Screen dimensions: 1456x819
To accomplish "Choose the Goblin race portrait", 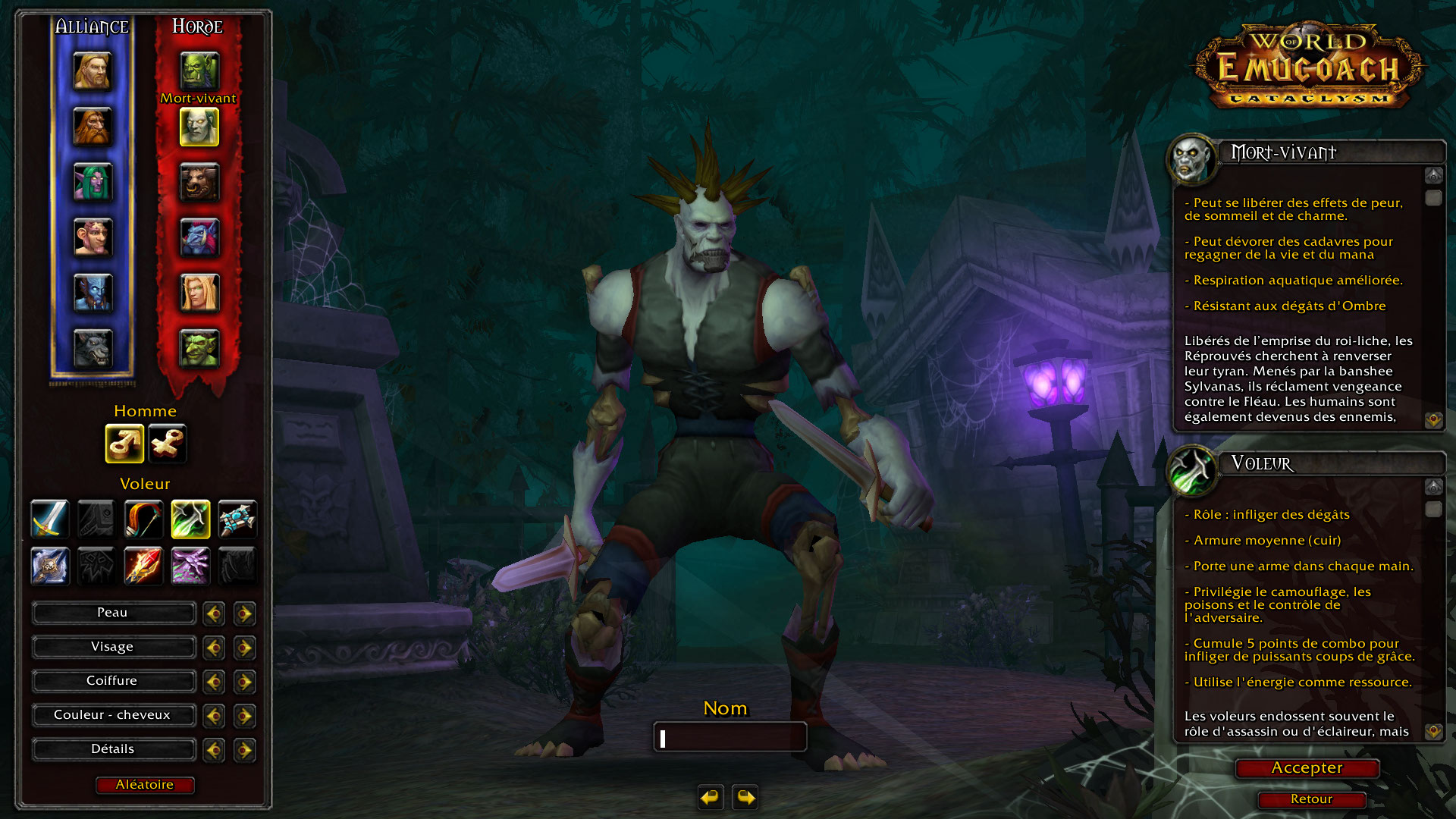I will coord(199,349).
